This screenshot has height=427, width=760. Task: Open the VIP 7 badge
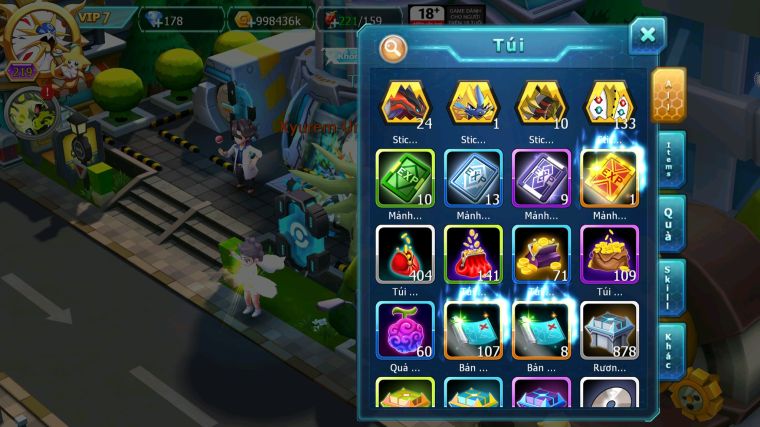[x=95, y=17]
